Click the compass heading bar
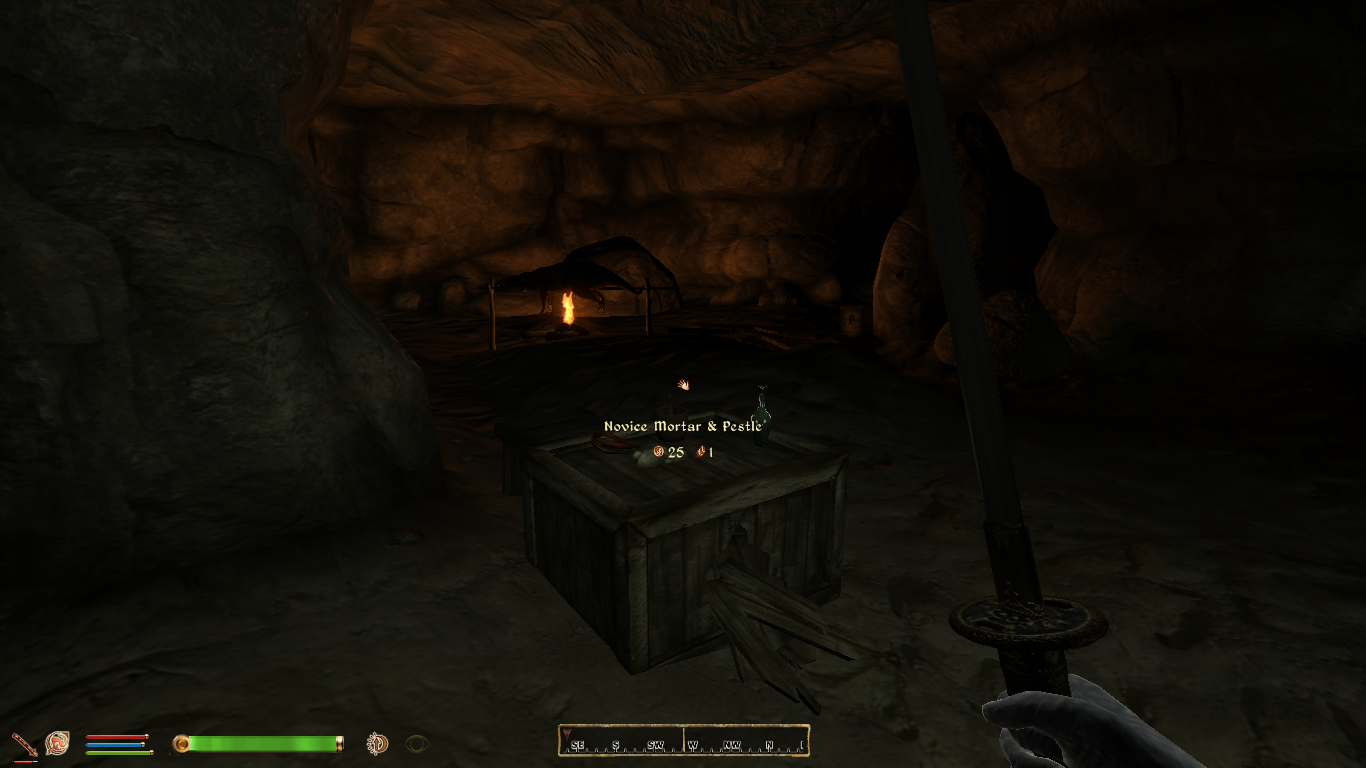Viewport: 1366px width, 768px height. tap(684, 741)
